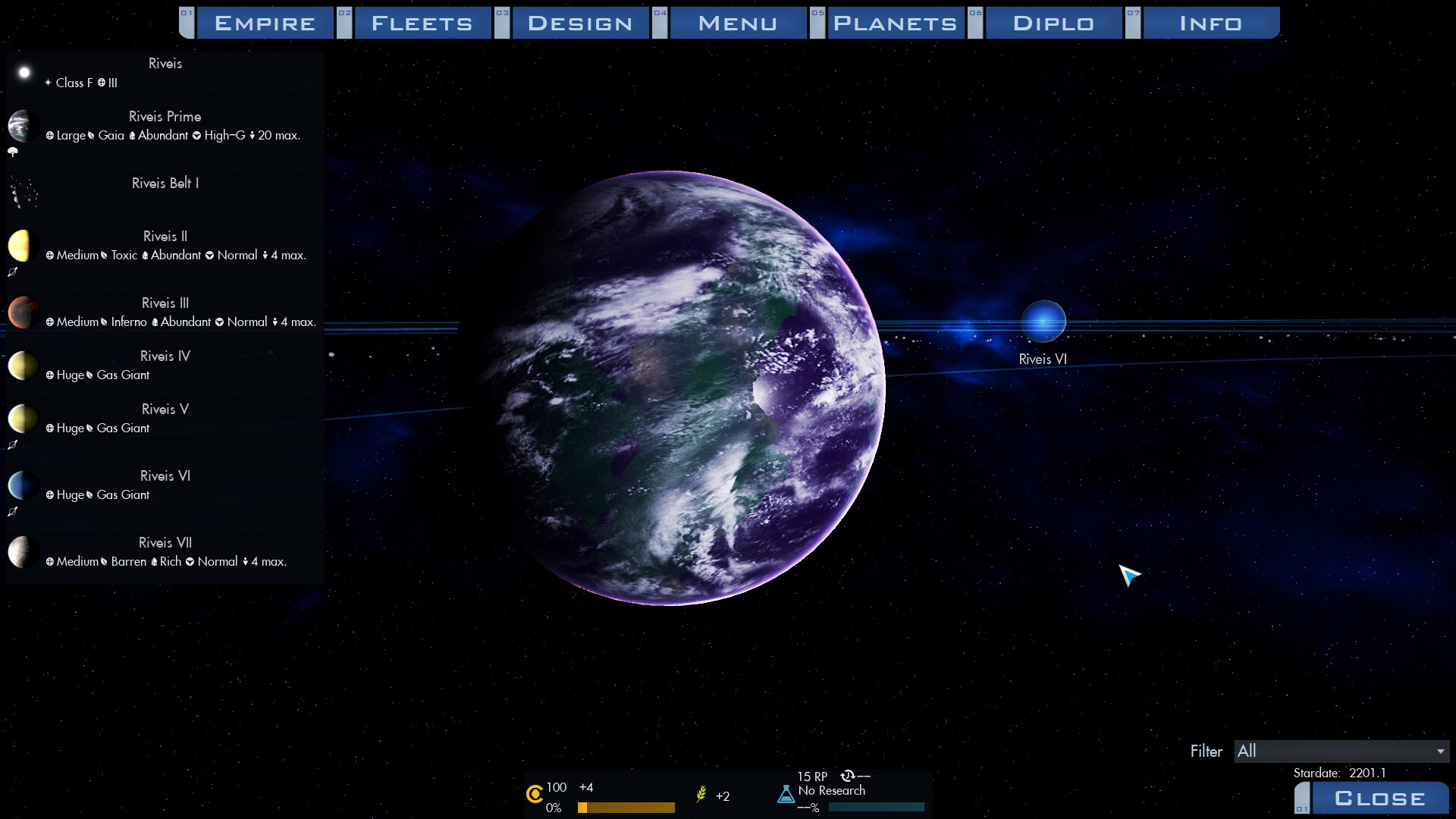Pick the Riveis III inferno planet
The width and height of the screenshot is (1456, 819).
(165, 312)
